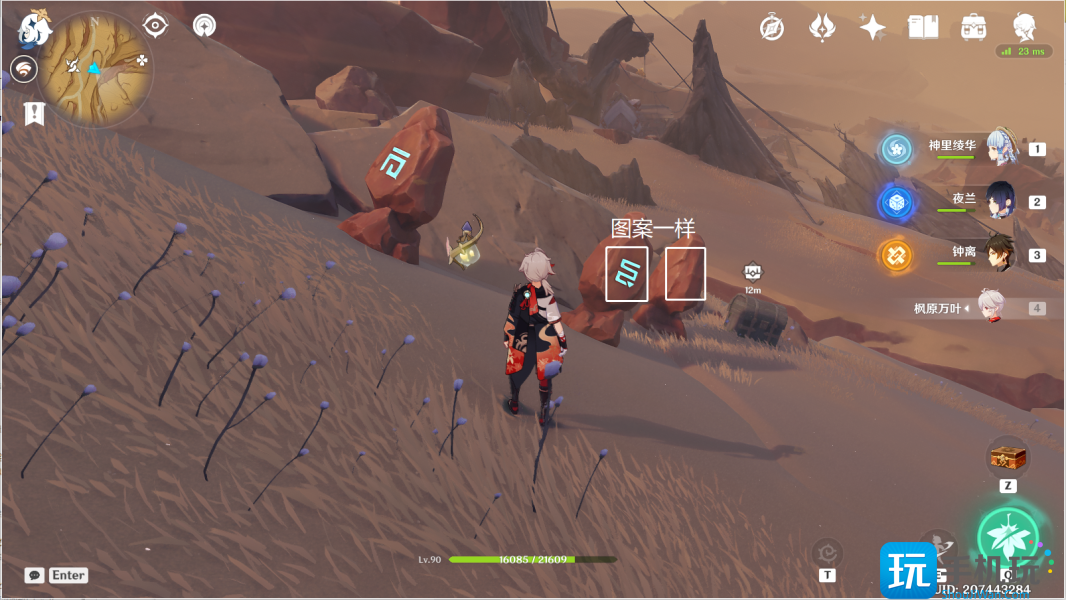Image resolution: width=1066 pixels, height=600 pixels.
Task: Use the treasure chest gadget
Action: pyautogui.click(x=1008, y=458)
